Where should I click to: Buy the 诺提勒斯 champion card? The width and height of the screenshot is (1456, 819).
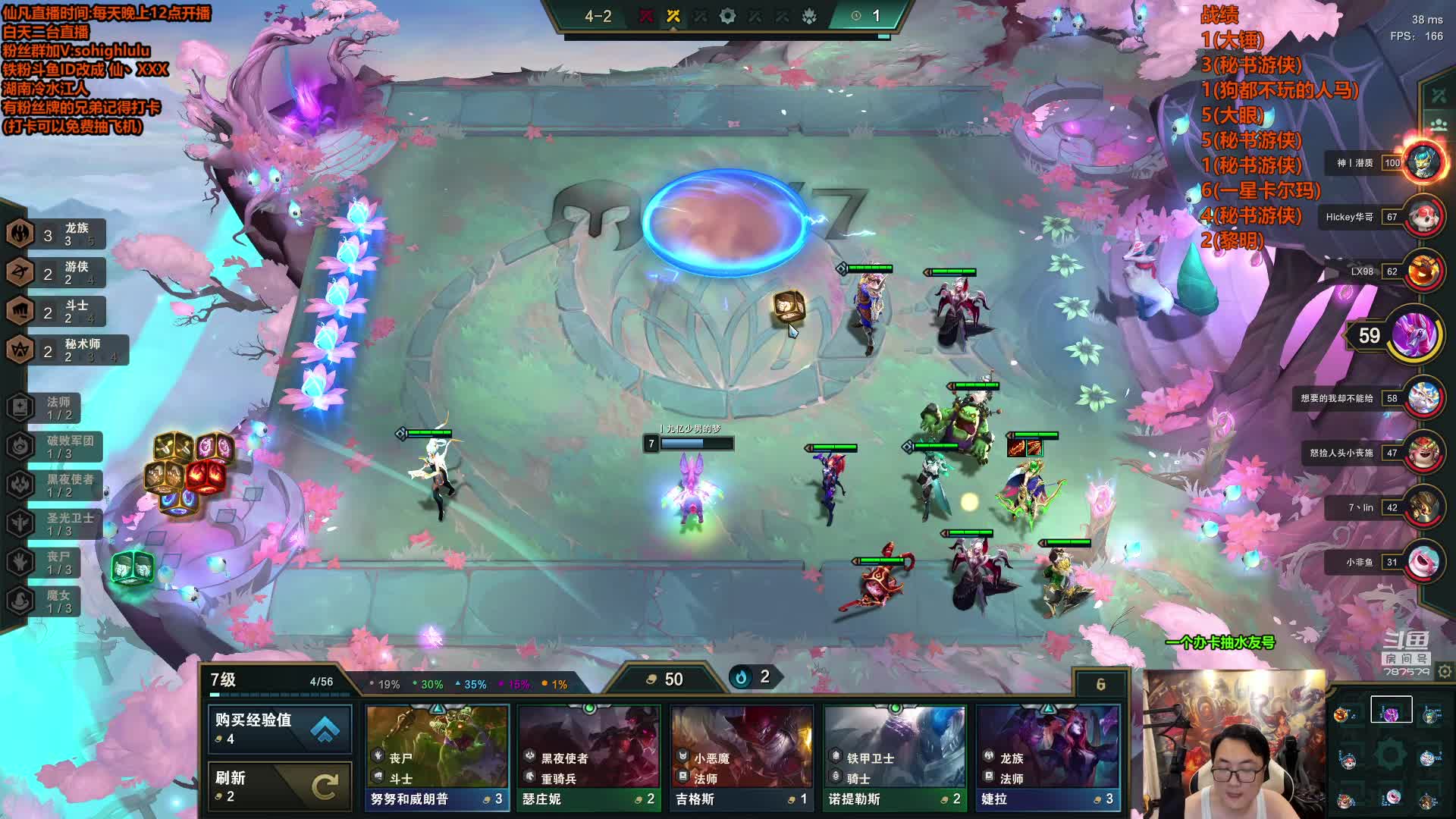coord(895,758)
